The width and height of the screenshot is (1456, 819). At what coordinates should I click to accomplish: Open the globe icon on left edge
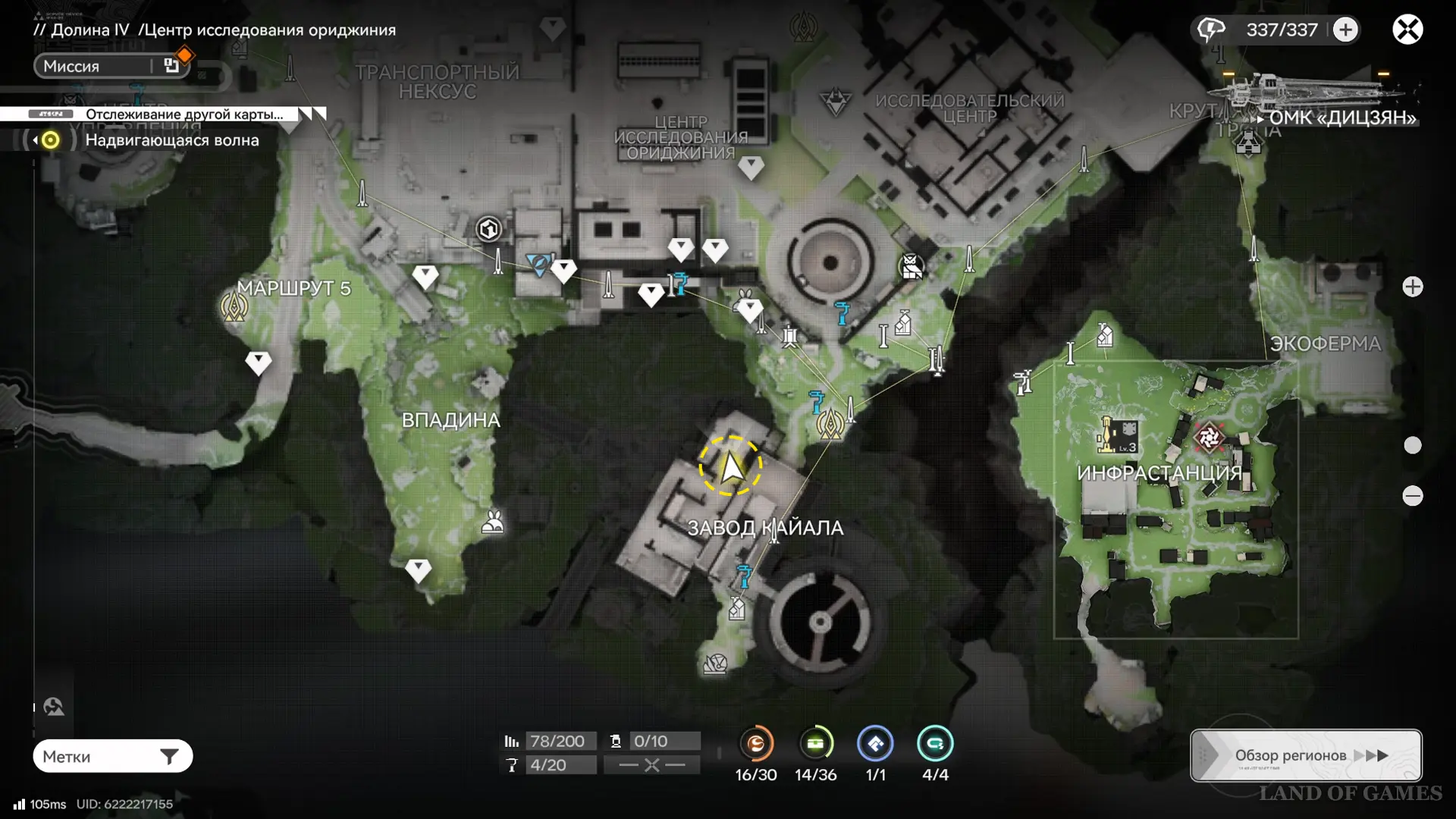click(x=54, y=707)
